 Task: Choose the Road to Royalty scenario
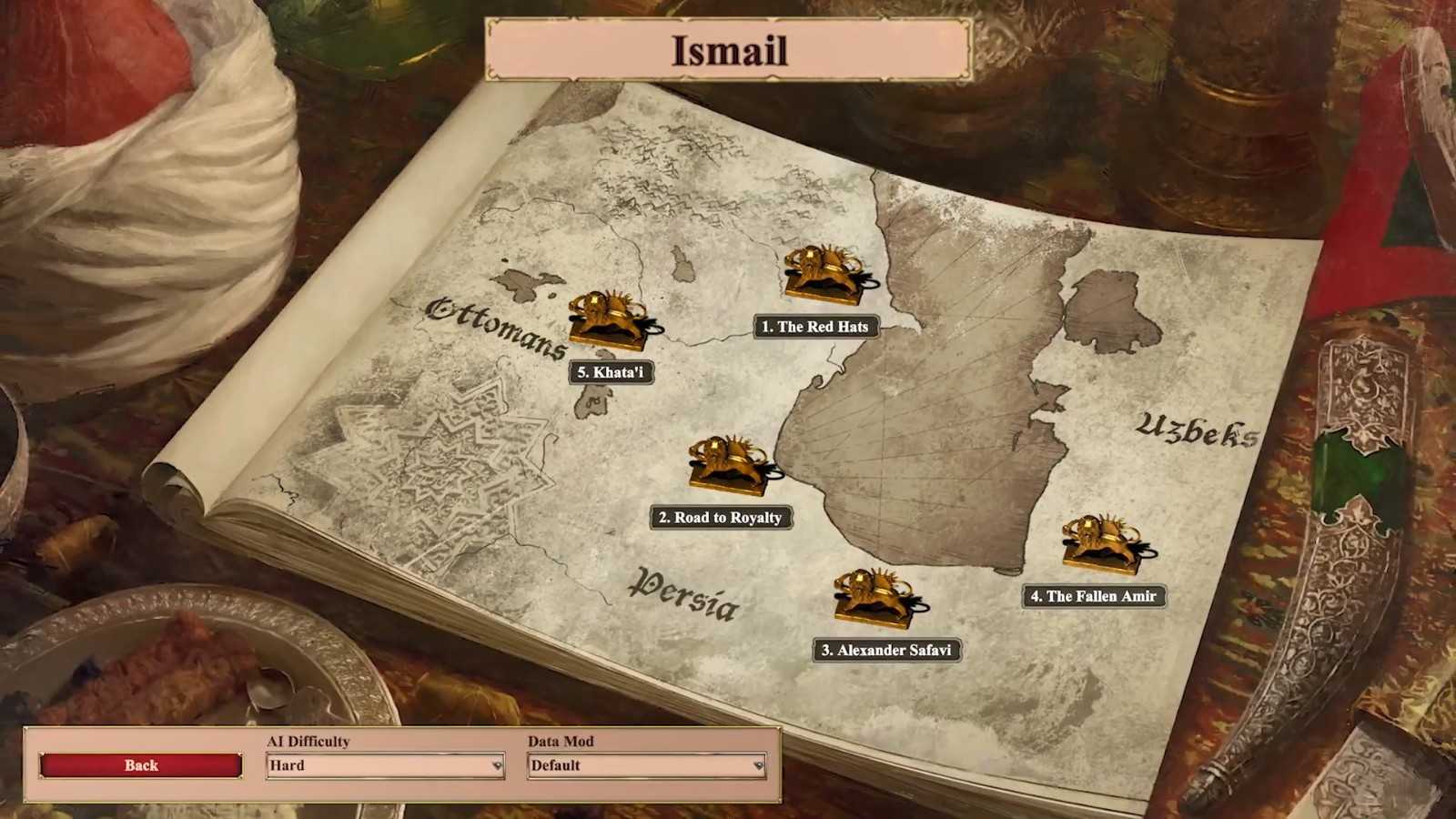click(720, 518)
